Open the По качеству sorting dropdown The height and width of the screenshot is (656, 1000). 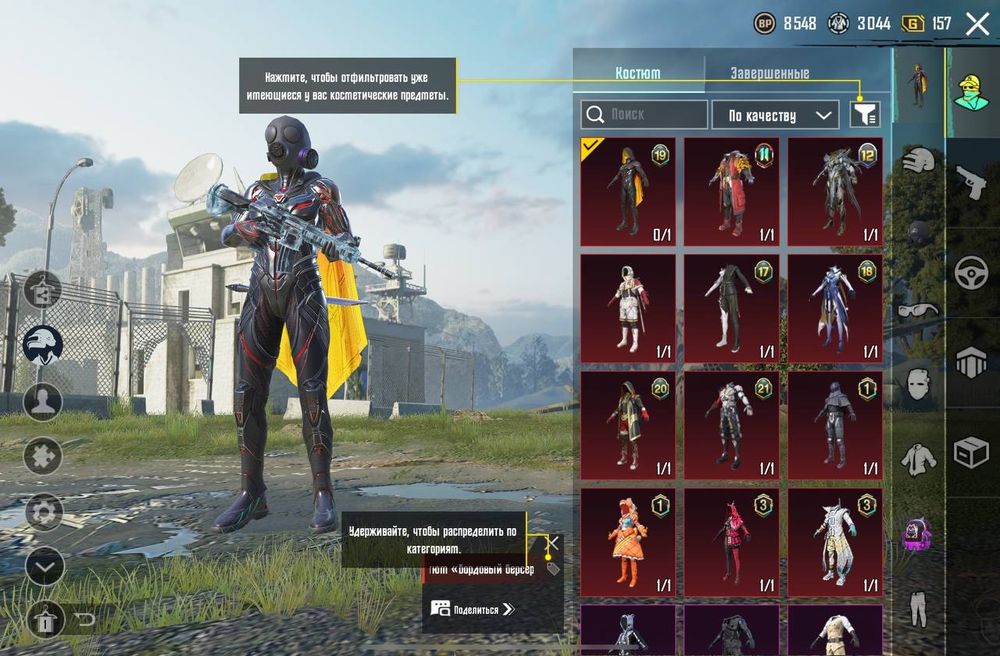pos(775,115)
